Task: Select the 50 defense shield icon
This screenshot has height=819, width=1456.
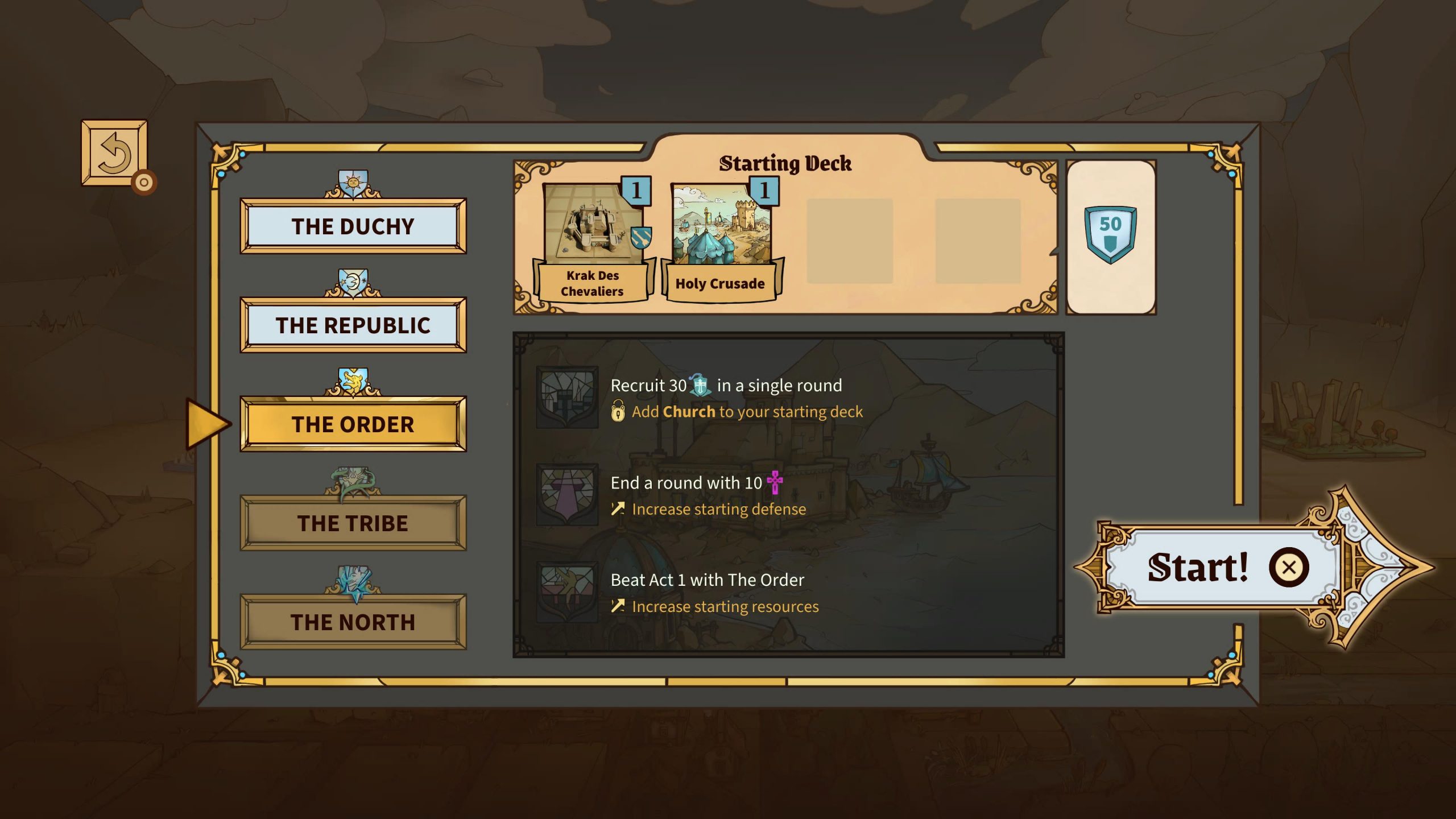Action: point(1110,234)
